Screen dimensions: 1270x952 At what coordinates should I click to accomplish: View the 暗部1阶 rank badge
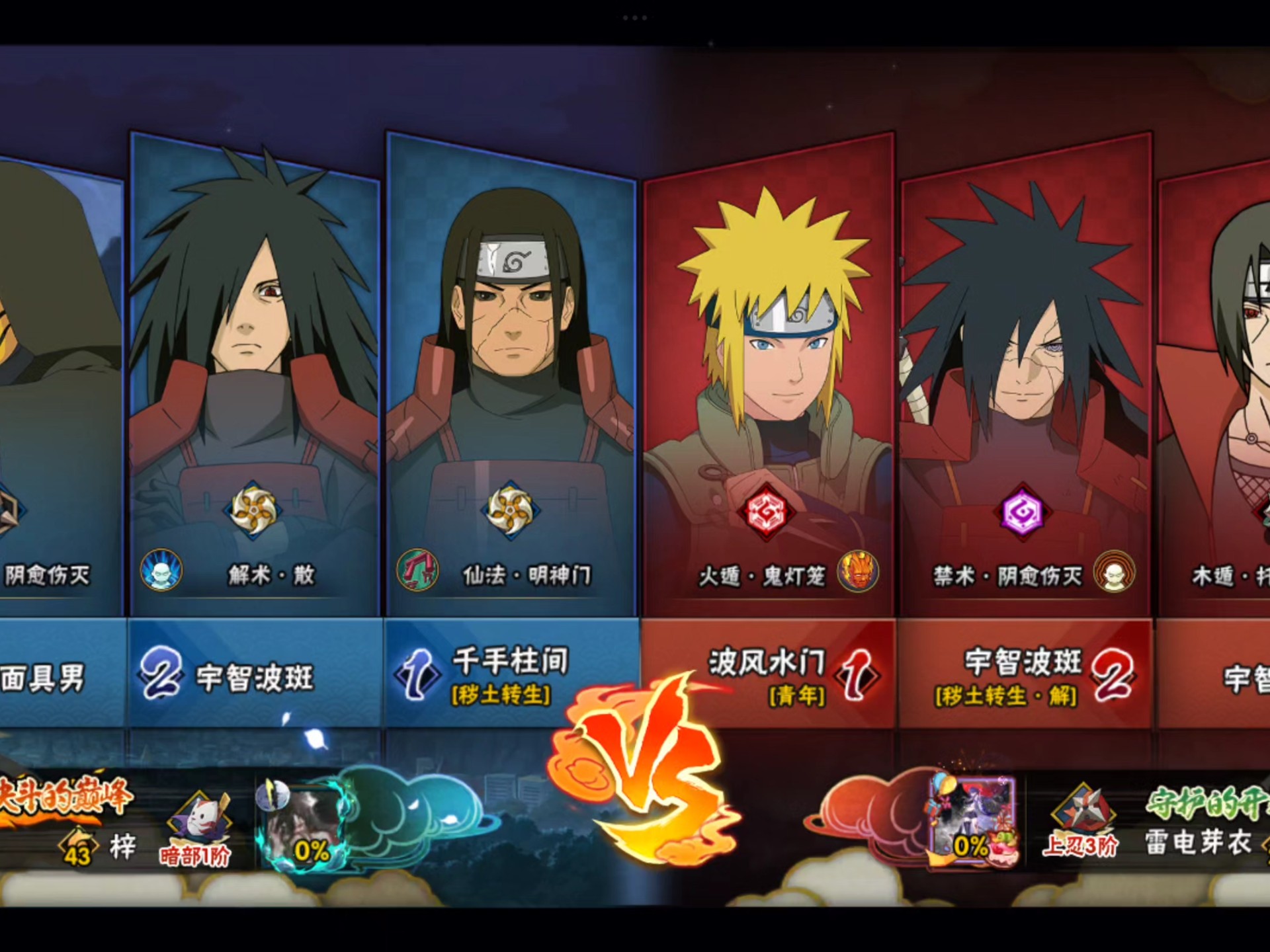click(196, 830)
